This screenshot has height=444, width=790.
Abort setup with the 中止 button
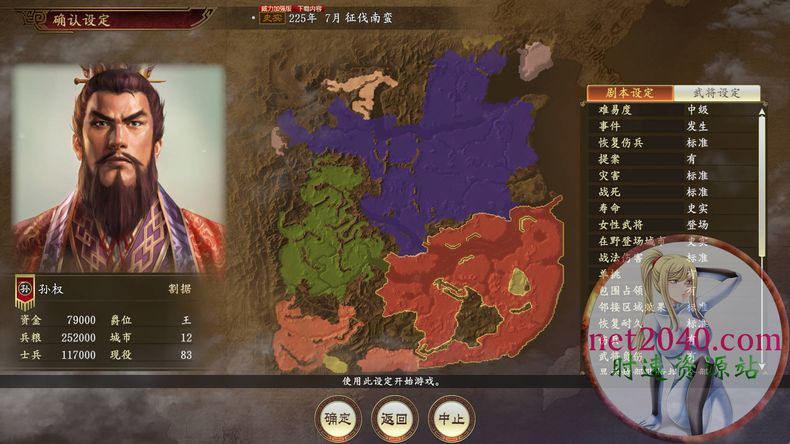[451, 417]
